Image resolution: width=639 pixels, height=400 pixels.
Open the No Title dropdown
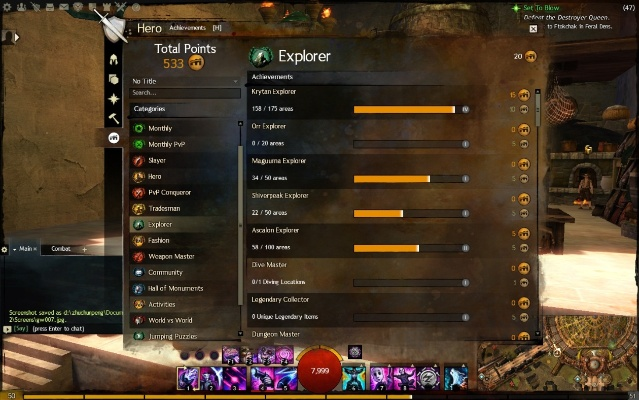pos(186,80)
